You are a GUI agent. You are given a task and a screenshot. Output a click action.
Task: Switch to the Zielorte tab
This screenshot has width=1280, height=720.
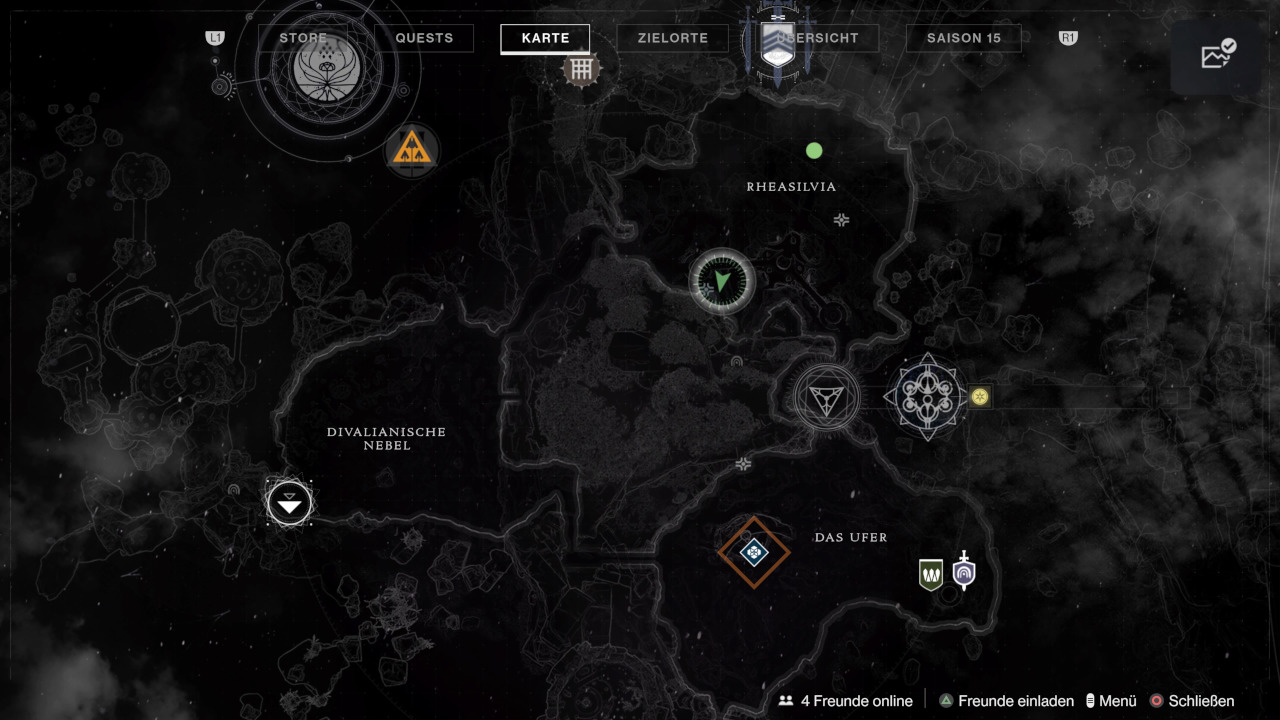[x=673, y=38]
